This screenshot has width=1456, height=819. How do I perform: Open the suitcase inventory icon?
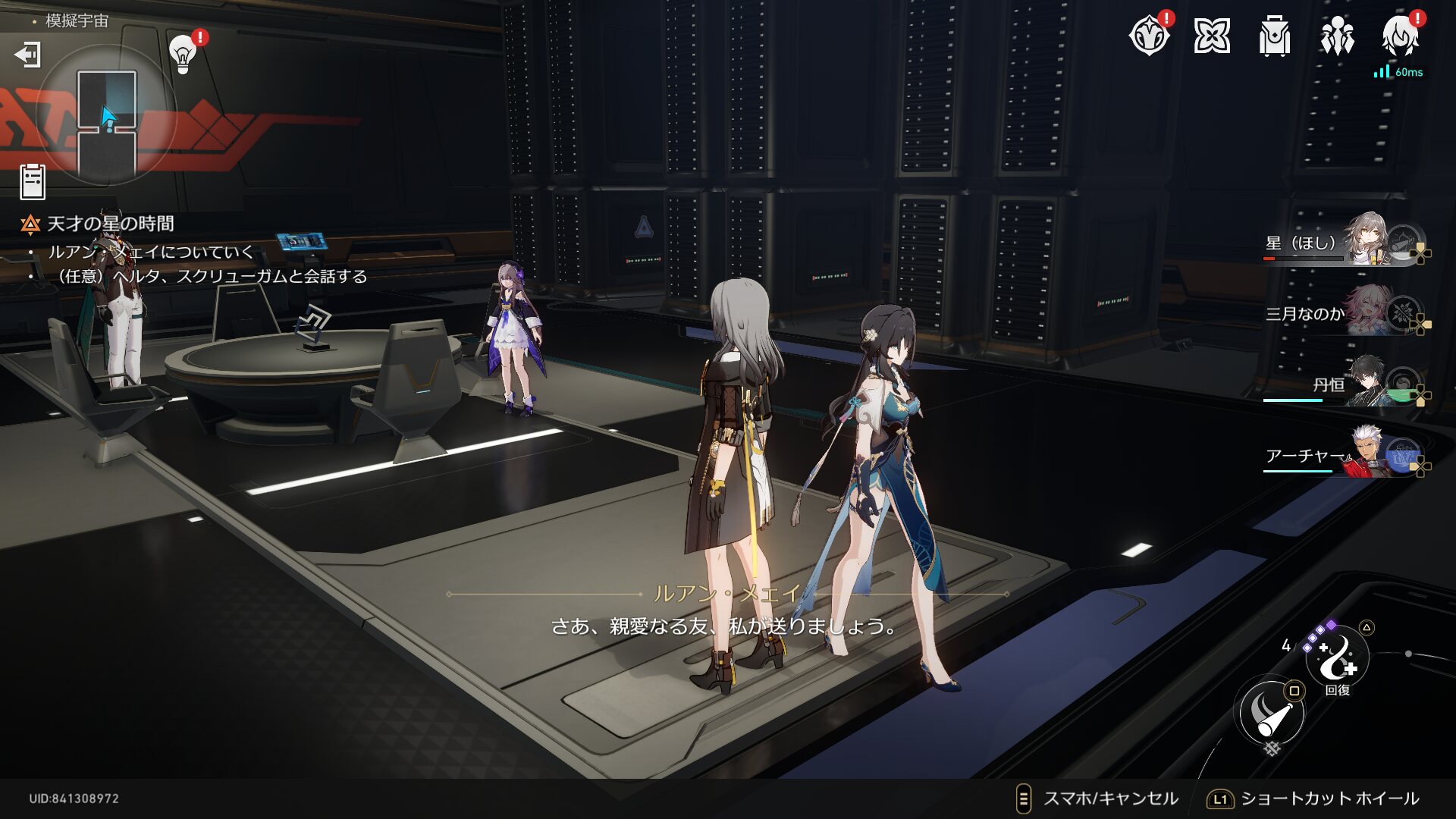click(1274, 36)
